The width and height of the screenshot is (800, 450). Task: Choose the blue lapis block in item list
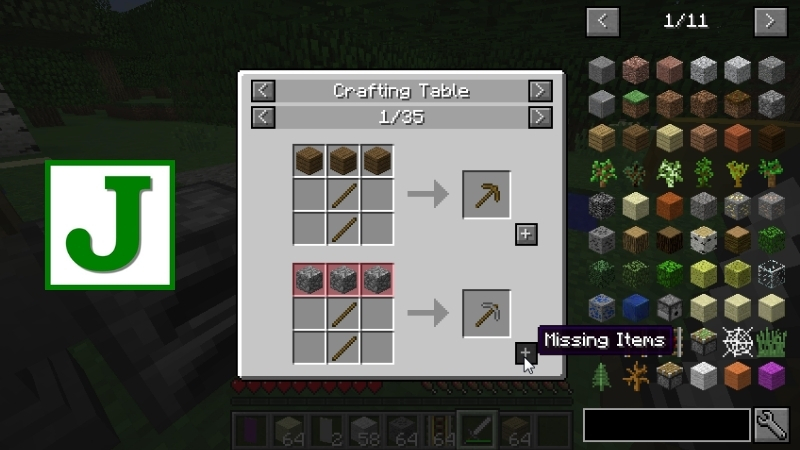click(x=636, y=306)
